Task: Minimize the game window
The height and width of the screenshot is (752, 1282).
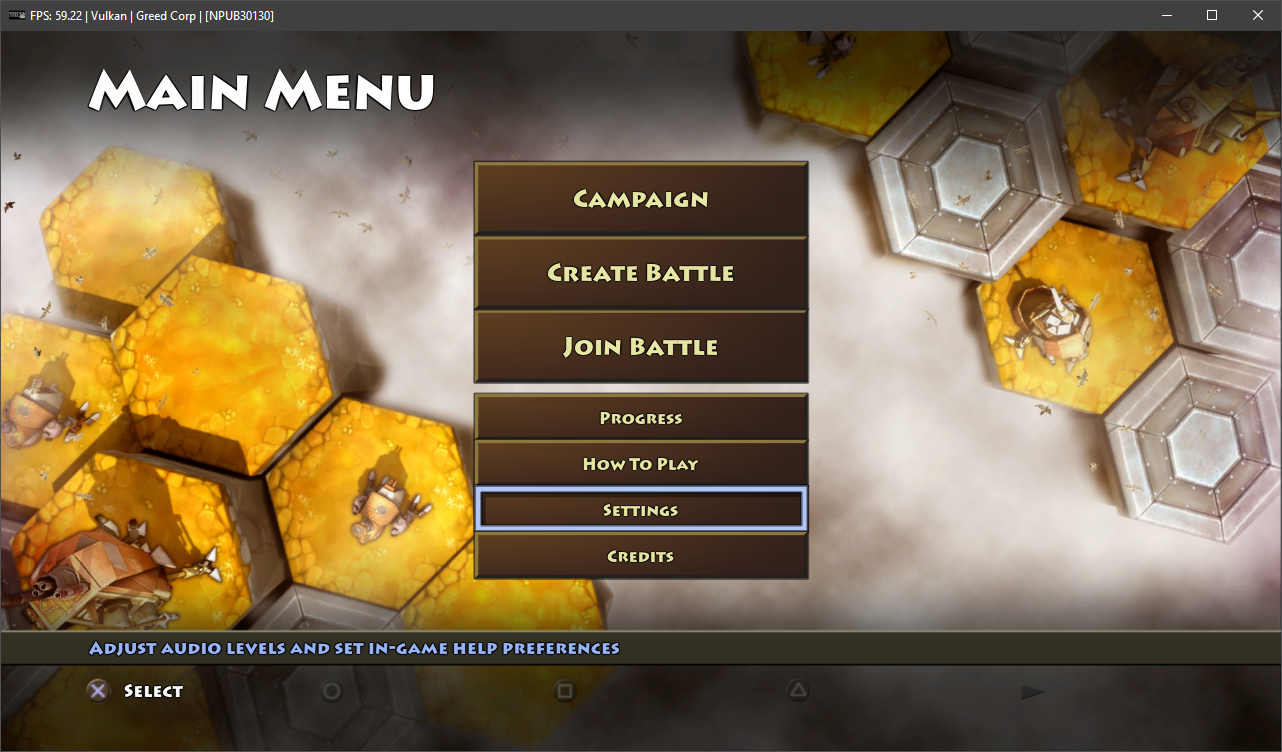Action: pos(1166,15)
